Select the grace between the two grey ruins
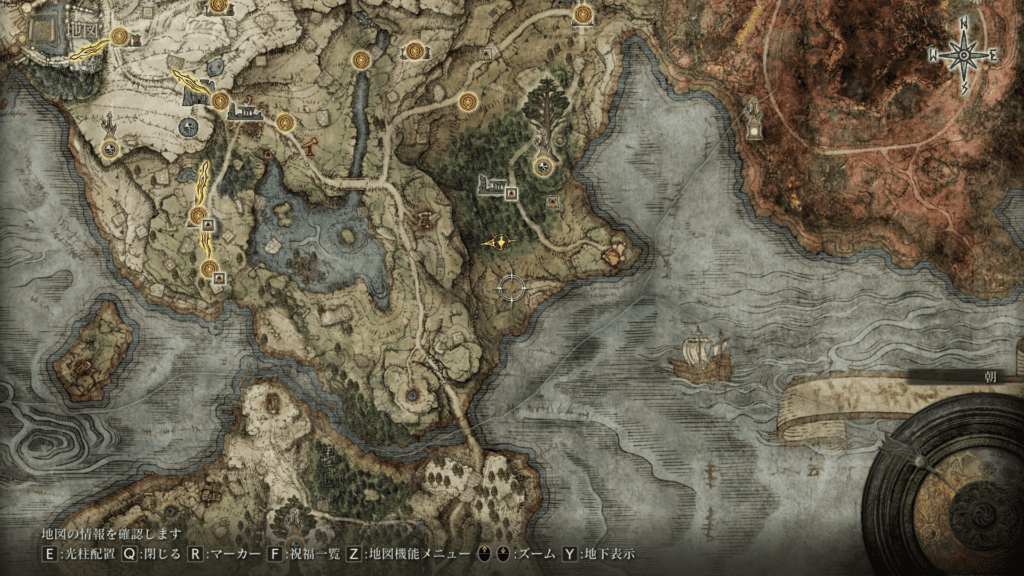Image resolution: width=1024 pixels, height=576 pixels. coord(220,100)
